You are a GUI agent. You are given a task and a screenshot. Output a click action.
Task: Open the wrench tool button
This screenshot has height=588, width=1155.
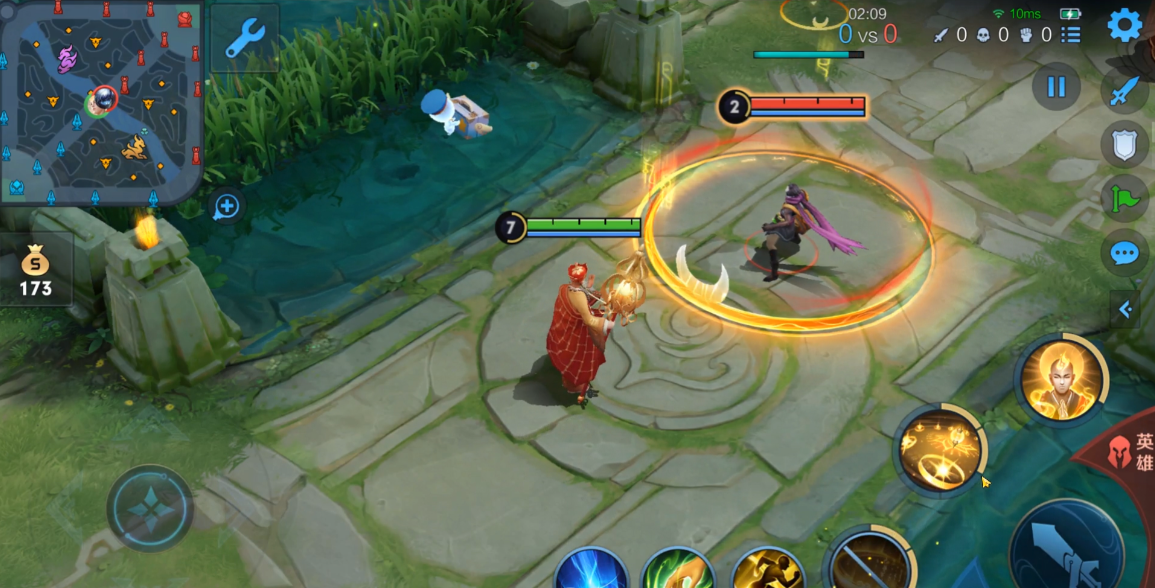coord(244,38)
